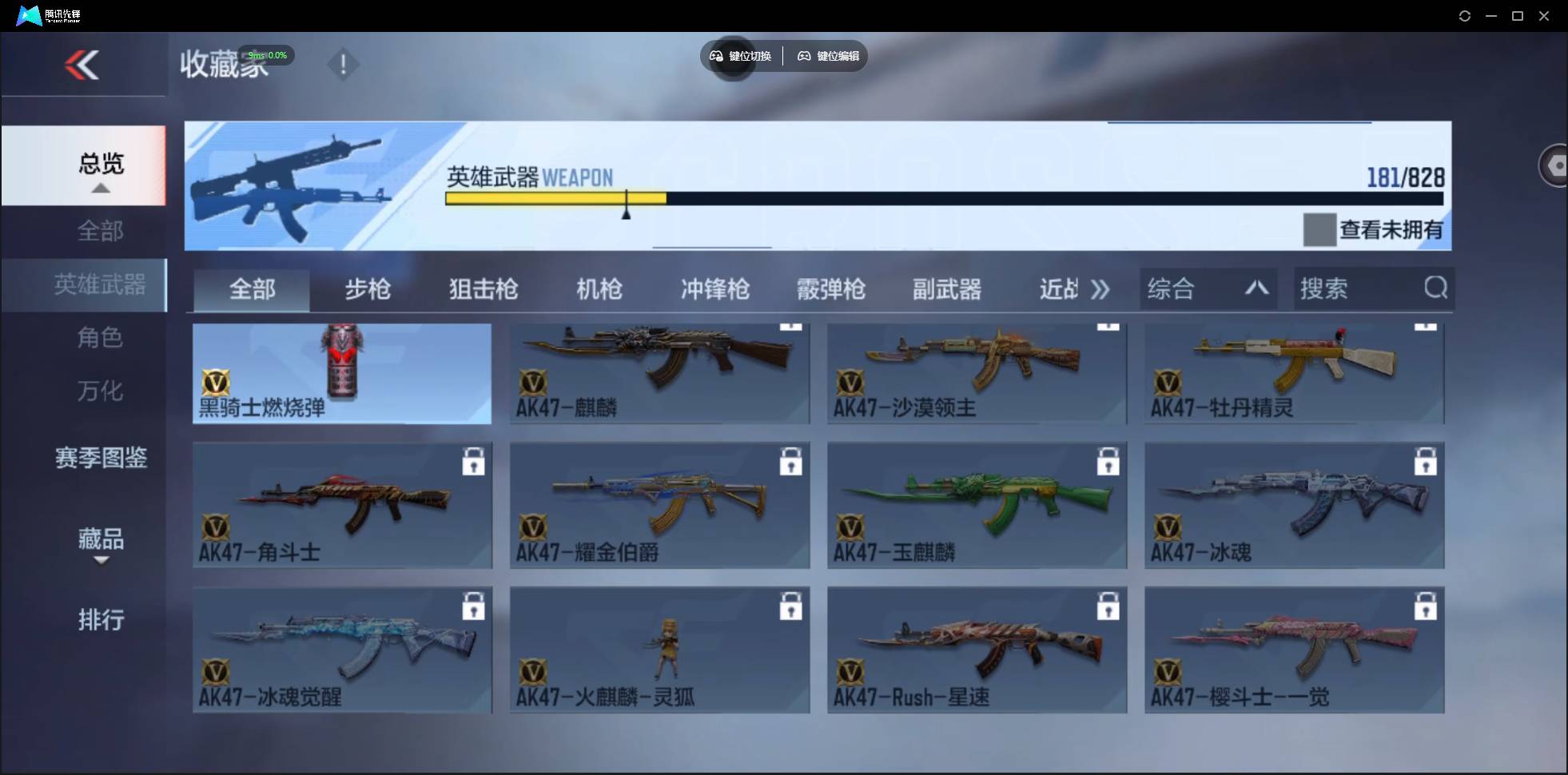Switch to the 霰弹枪 tab

click(x=831, y=290)
